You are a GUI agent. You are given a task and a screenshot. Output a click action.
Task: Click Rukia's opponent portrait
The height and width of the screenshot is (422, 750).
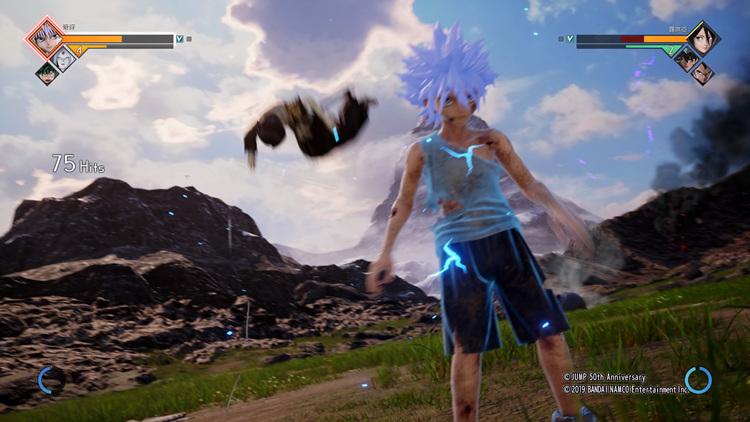click(x=703, y=38)
